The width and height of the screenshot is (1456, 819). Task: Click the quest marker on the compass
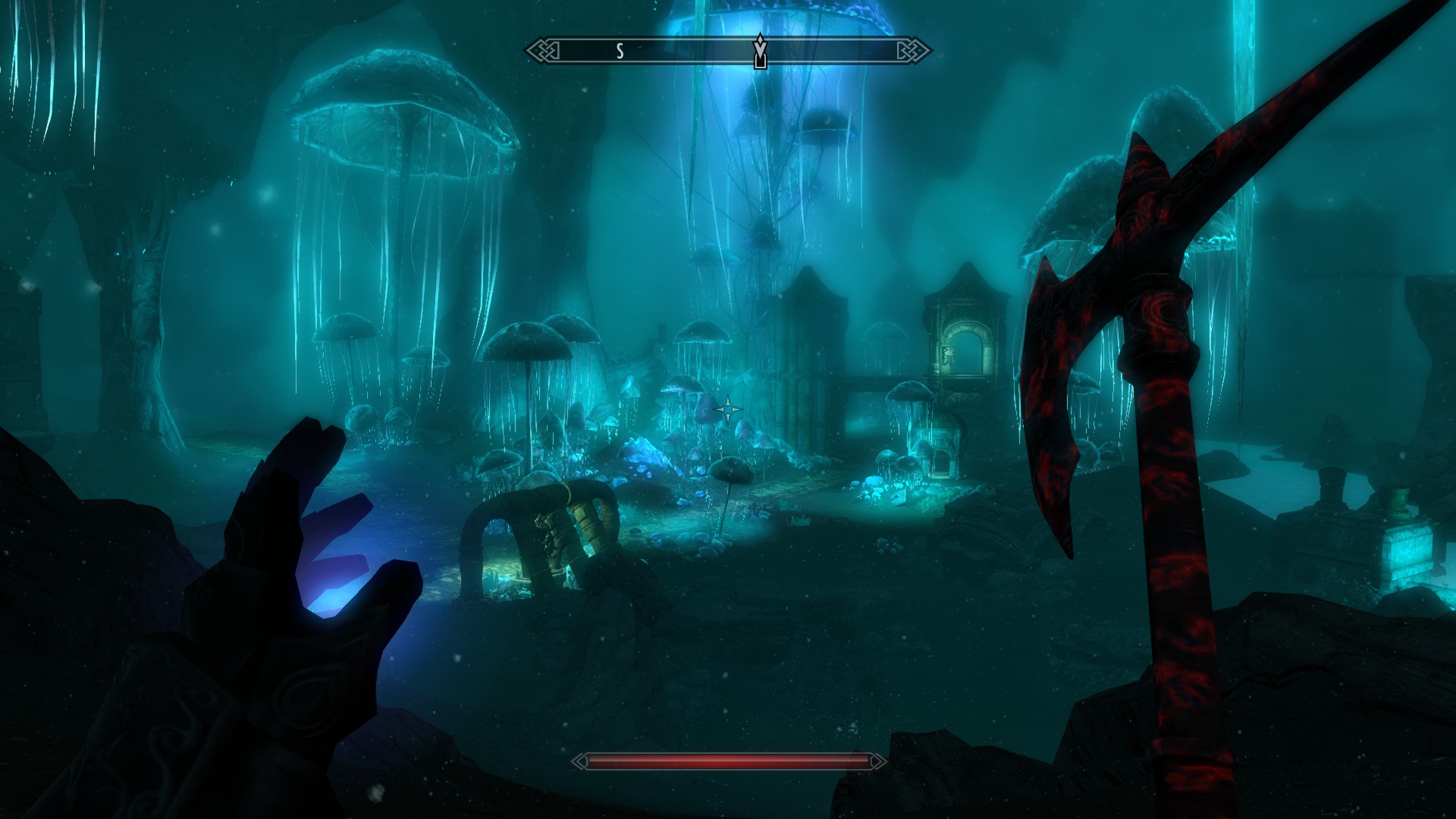point(760,52)
